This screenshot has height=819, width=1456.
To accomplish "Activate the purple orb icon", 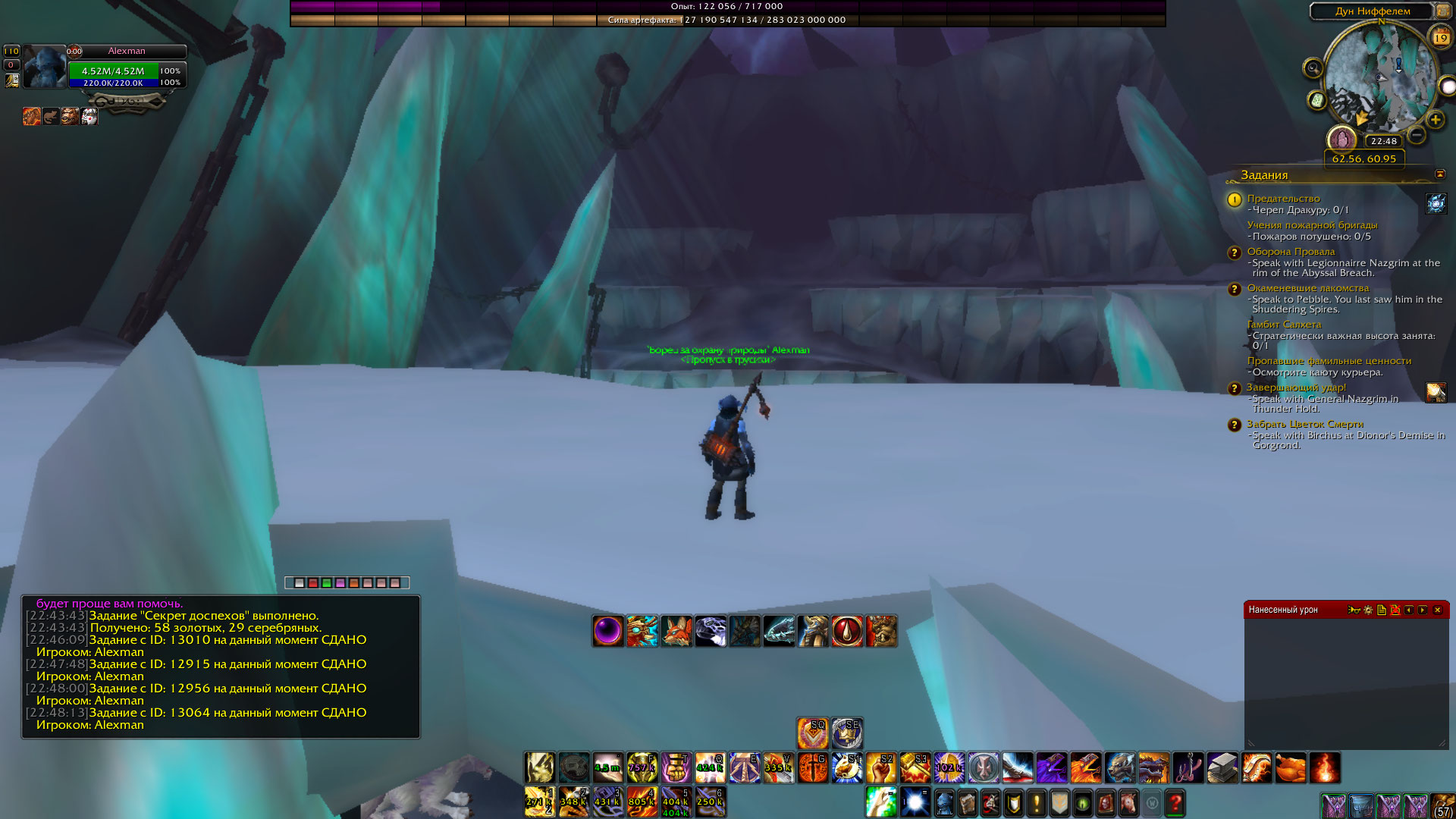I will click(x=608, y=631).
